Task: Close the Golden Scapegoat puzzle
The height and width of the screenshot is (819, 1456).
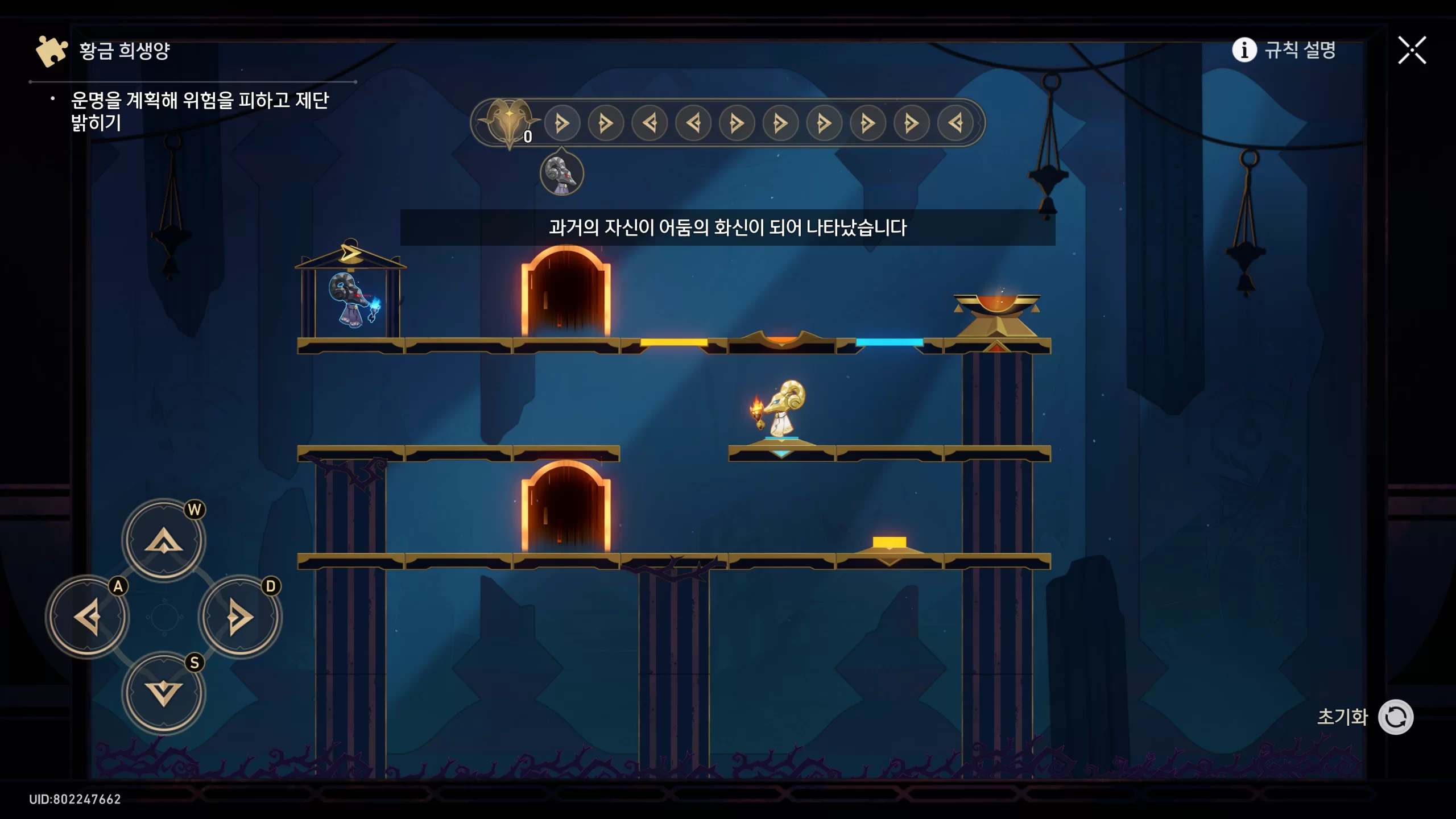Action: (x=1412, y=51)
